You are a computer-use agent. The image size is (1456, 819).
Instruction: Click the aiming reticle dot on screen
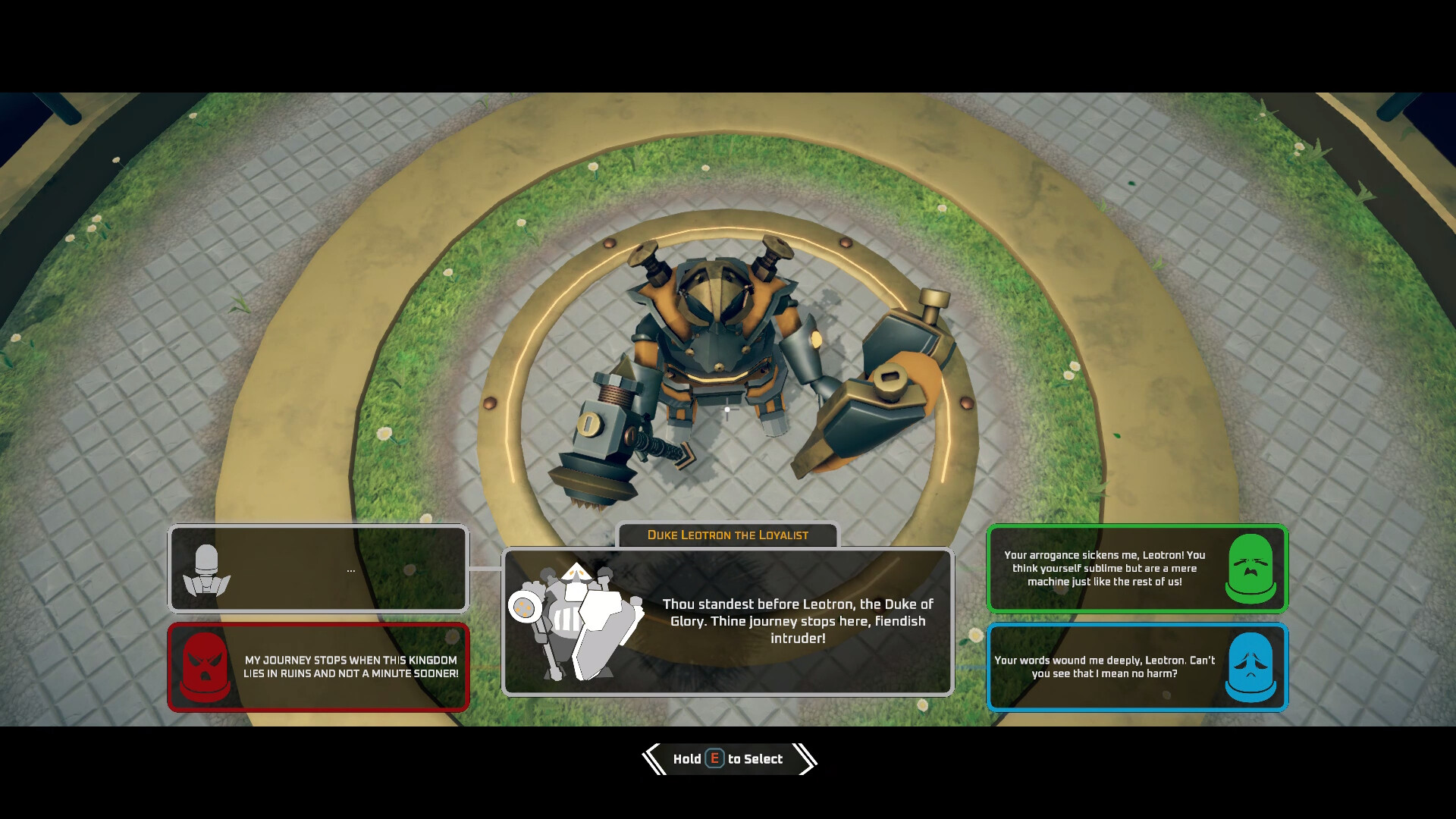[x=727, y=409]
